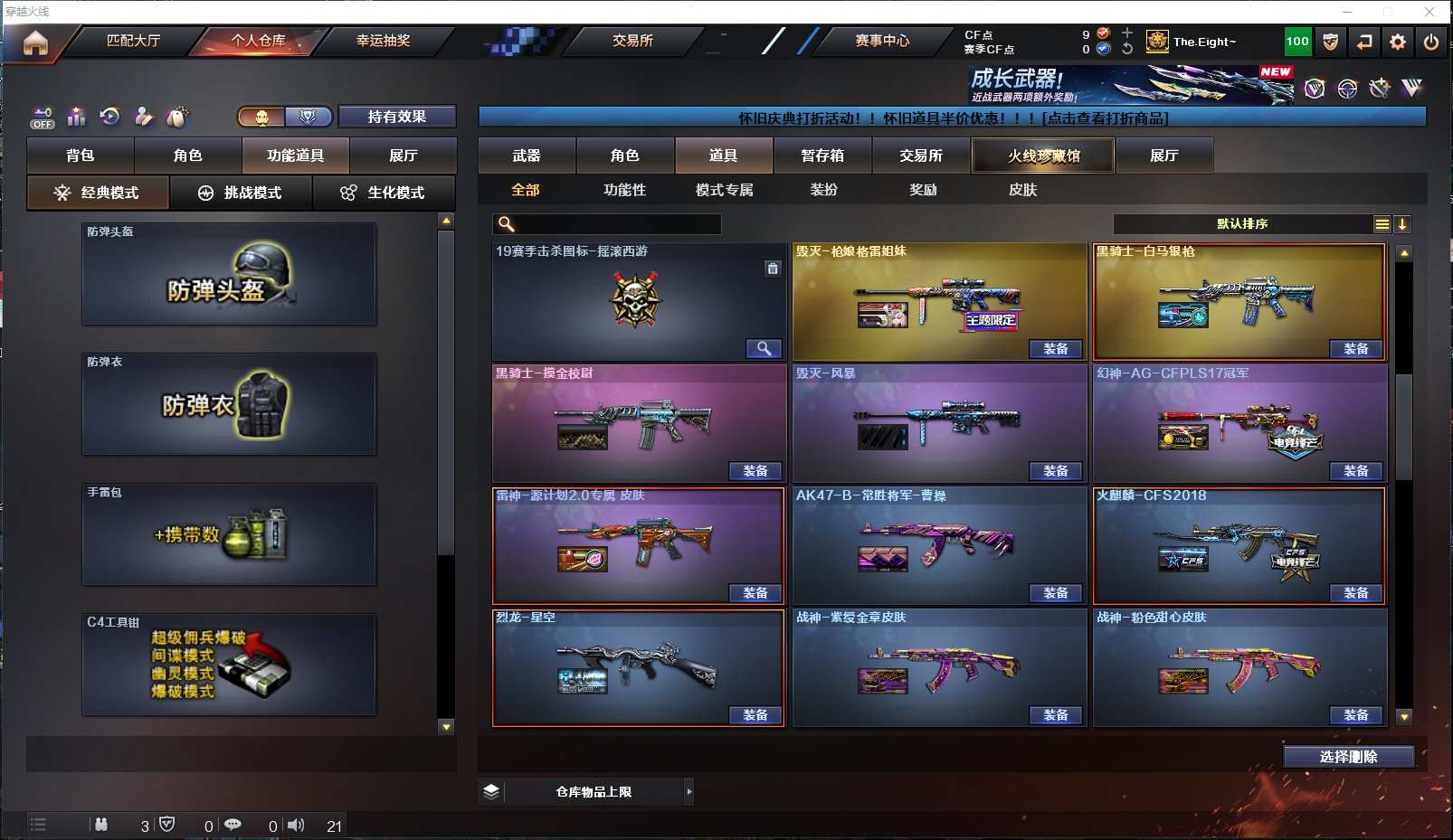Select the 防弹衣 body armor slot
The height and width of the screenshot is (840, 1453).
point(229,404)
